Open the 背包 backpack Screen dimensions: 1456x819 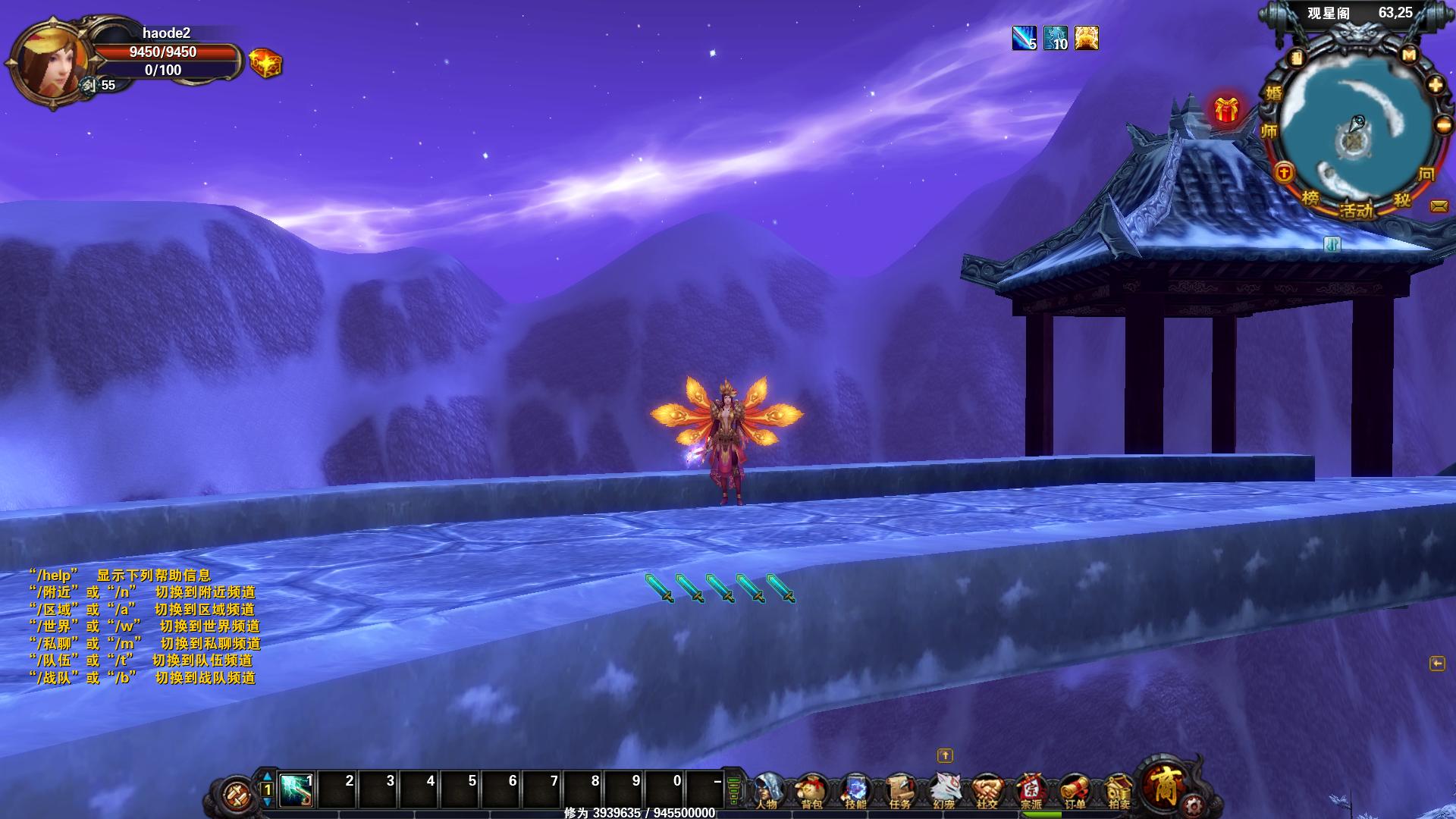tap(811, 791)
